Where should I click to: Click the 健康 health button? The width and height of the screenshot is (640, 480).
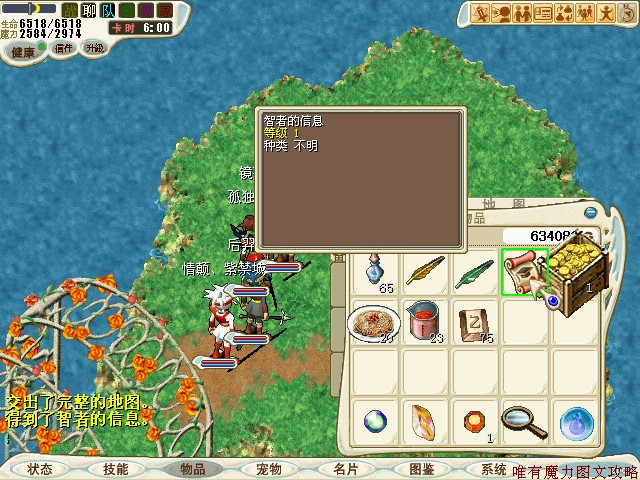(x=23, y=51)
